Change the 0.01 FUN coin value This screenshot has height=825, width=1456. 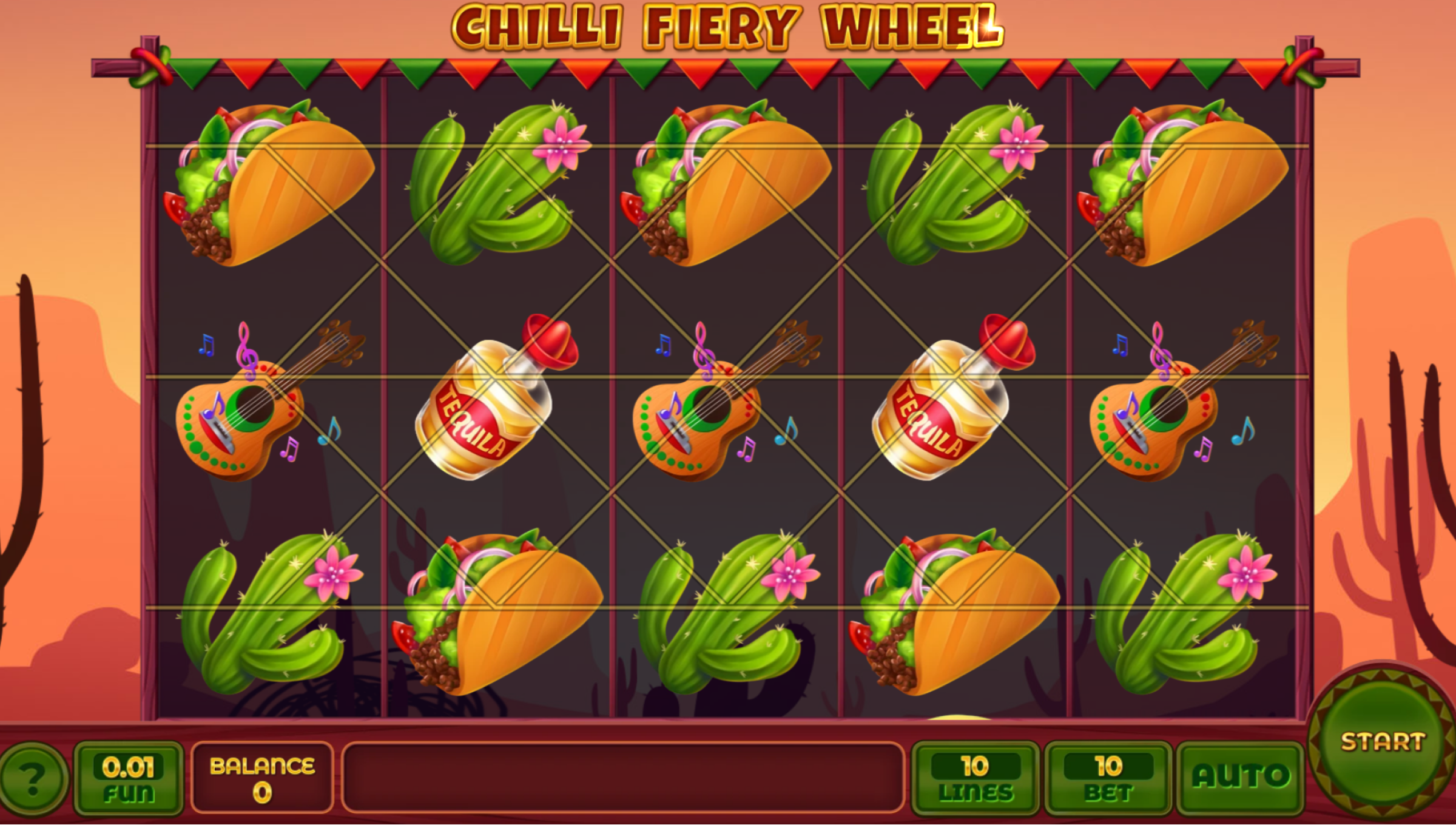tap(128, 778)
